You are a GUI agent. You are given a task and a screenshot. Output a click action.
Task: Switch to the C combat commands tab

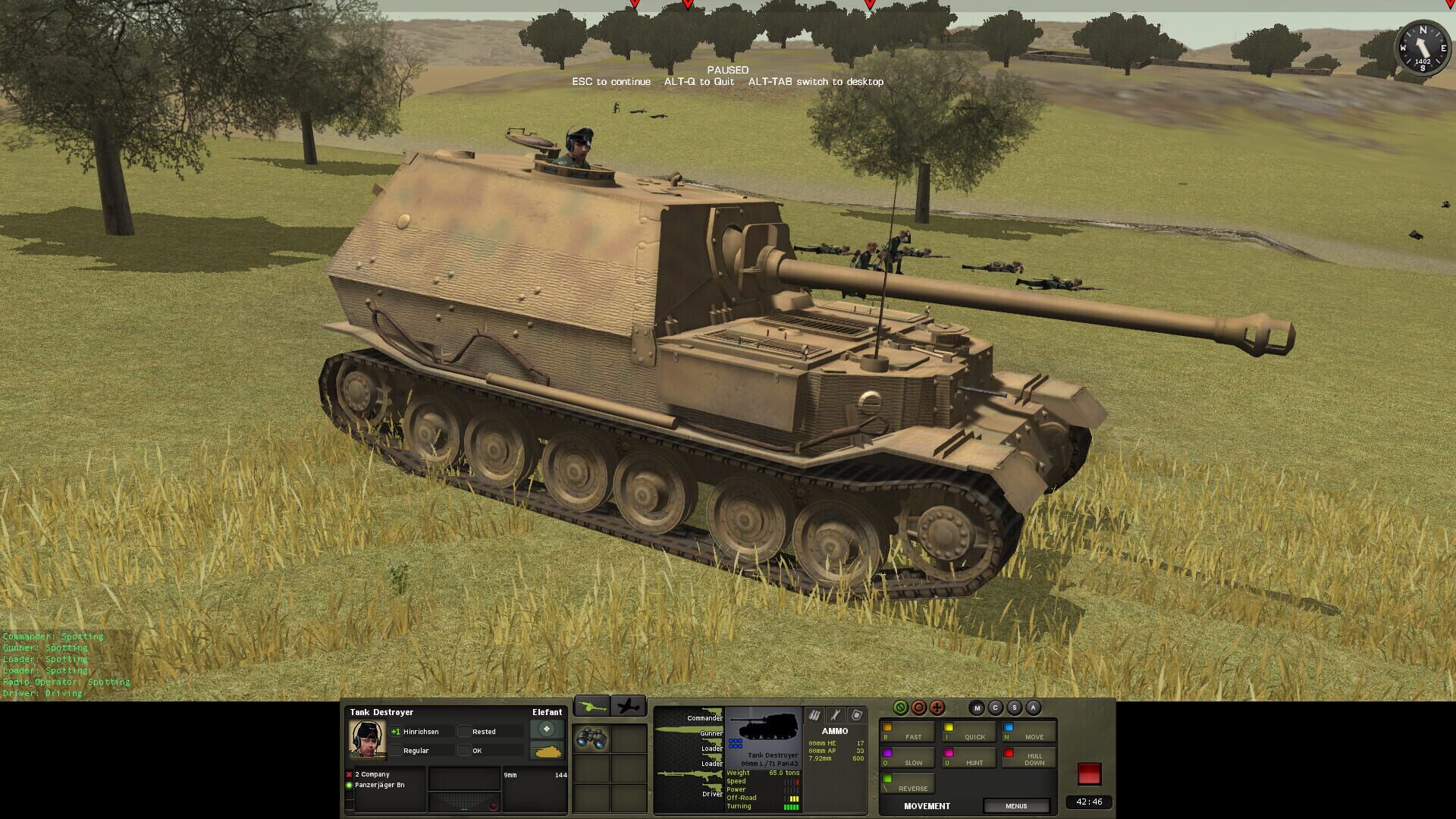pos(995,708)
